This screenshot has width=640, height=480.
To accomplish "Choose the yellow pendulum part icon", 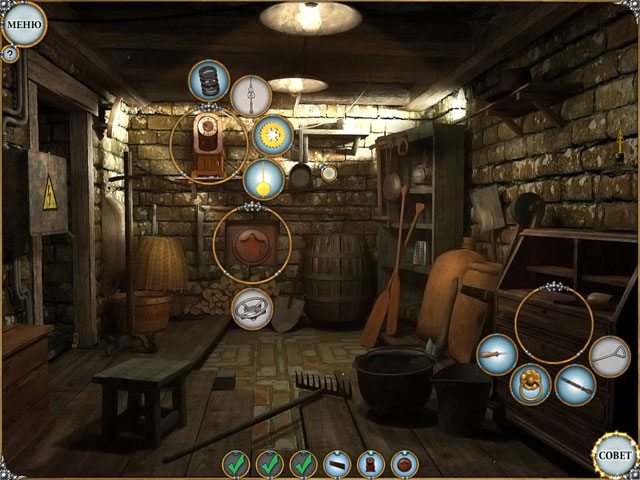I will [263, 180].
